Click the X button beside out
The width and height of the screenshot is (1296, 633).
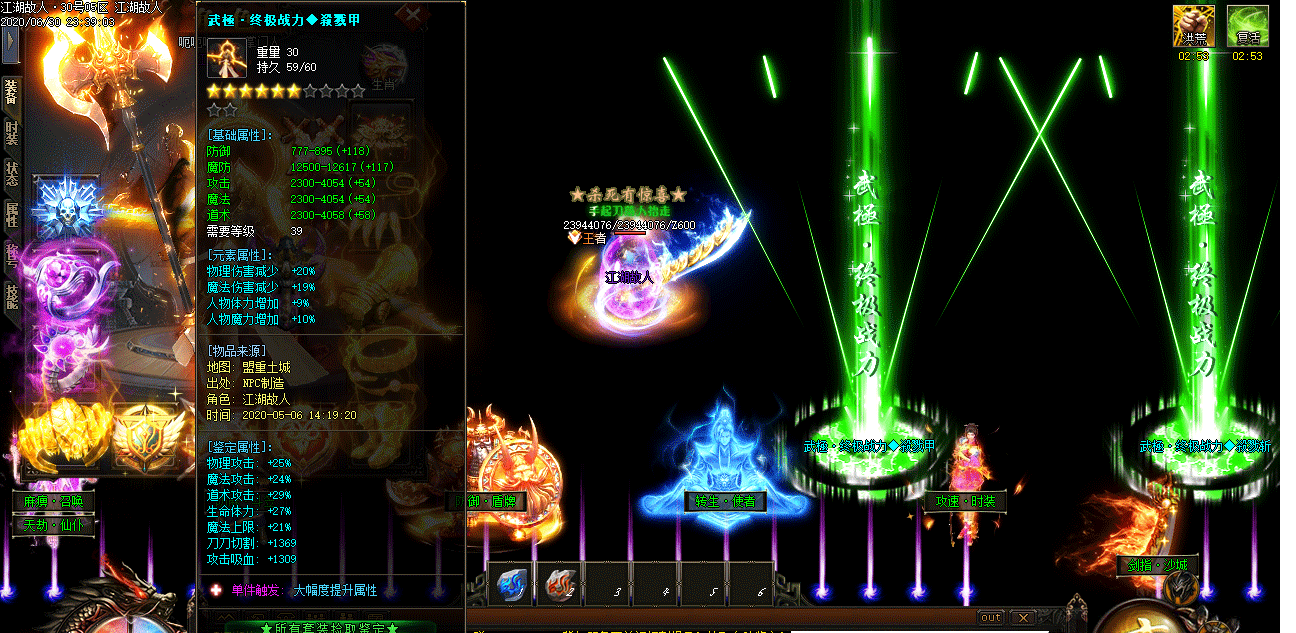coord(1020,617)
